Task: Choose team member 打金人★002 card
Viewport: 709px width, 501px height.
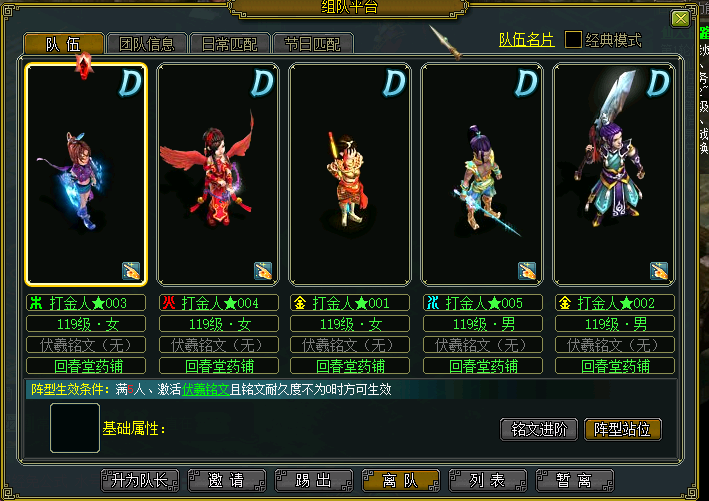Action: [614, 174]
